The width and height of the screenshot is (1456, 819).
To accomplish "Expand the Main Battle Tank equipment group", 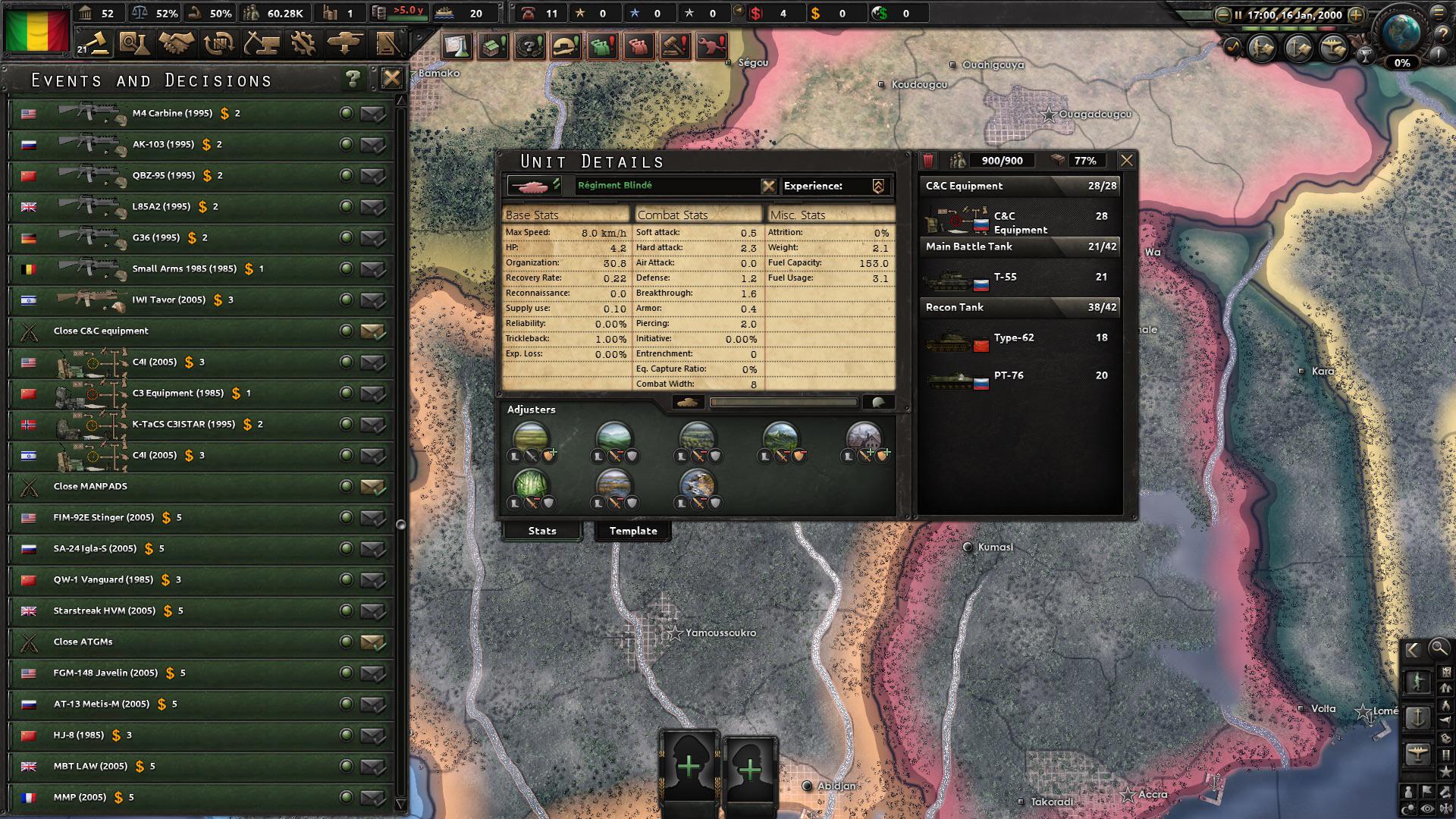I will tap(1019, 246).
